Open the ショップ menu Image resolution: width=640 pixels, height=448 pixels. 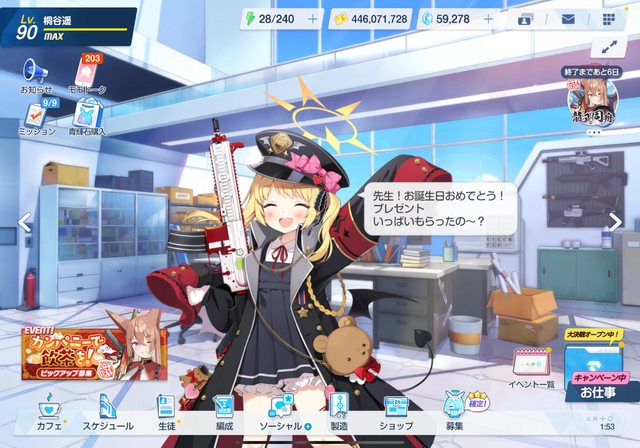tap(396, 411)
